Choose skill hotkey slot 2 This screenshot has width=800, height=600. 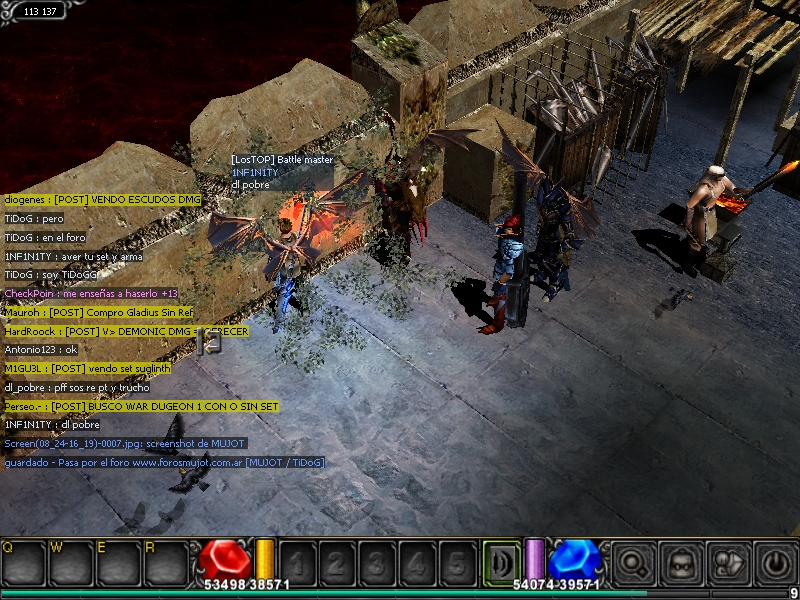coord(336,562)
